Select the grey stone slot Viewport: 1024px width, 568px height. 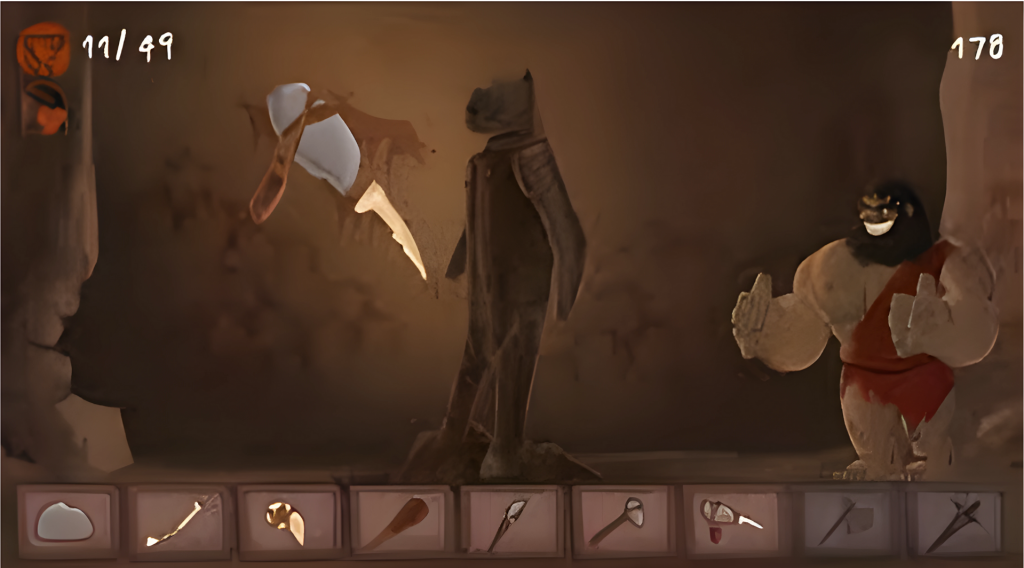67,521
